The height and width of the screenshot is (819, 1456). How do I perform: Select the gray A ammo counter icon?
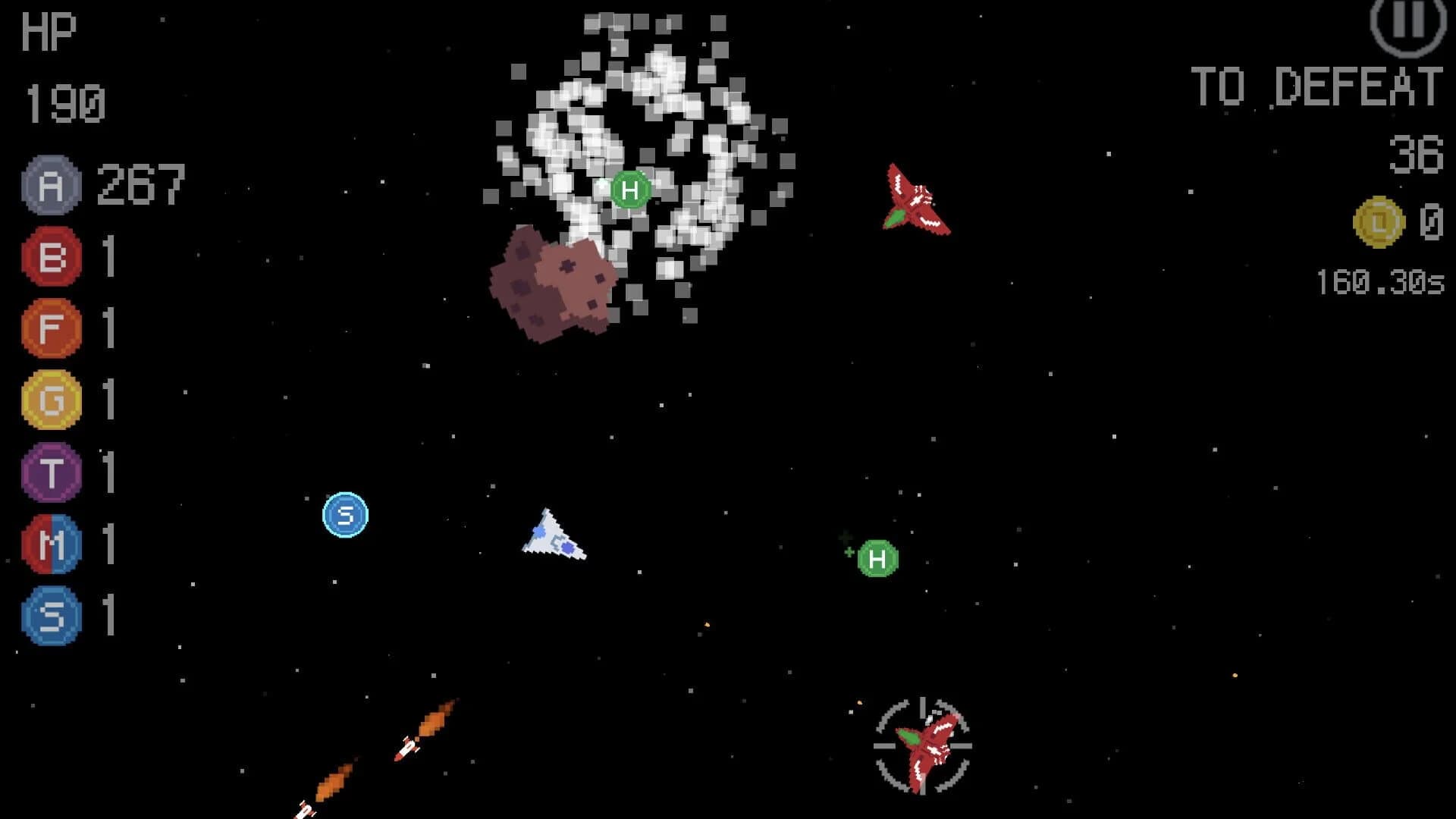tap(49, 183)
